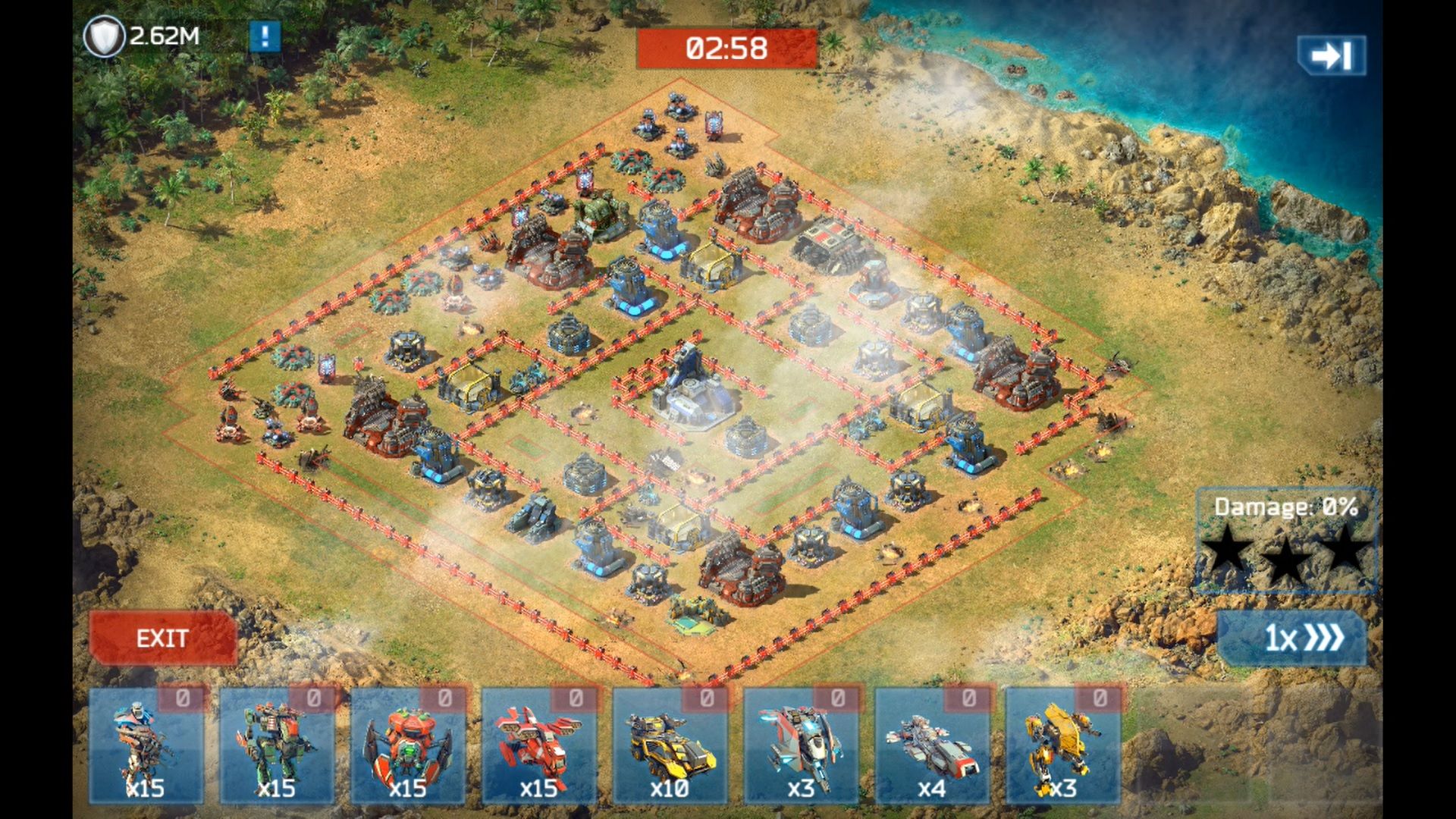Select the x4 grey bomber aircraft card
The width and height of the screenshot is (1456, 819).
coord(932,746)
